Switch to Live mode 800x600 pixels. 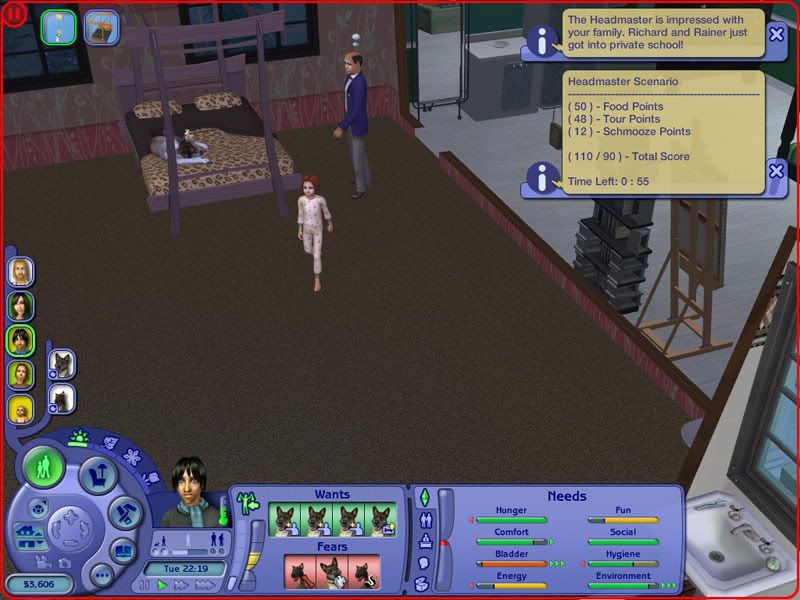pyautogui.click(x=44, y=466)
